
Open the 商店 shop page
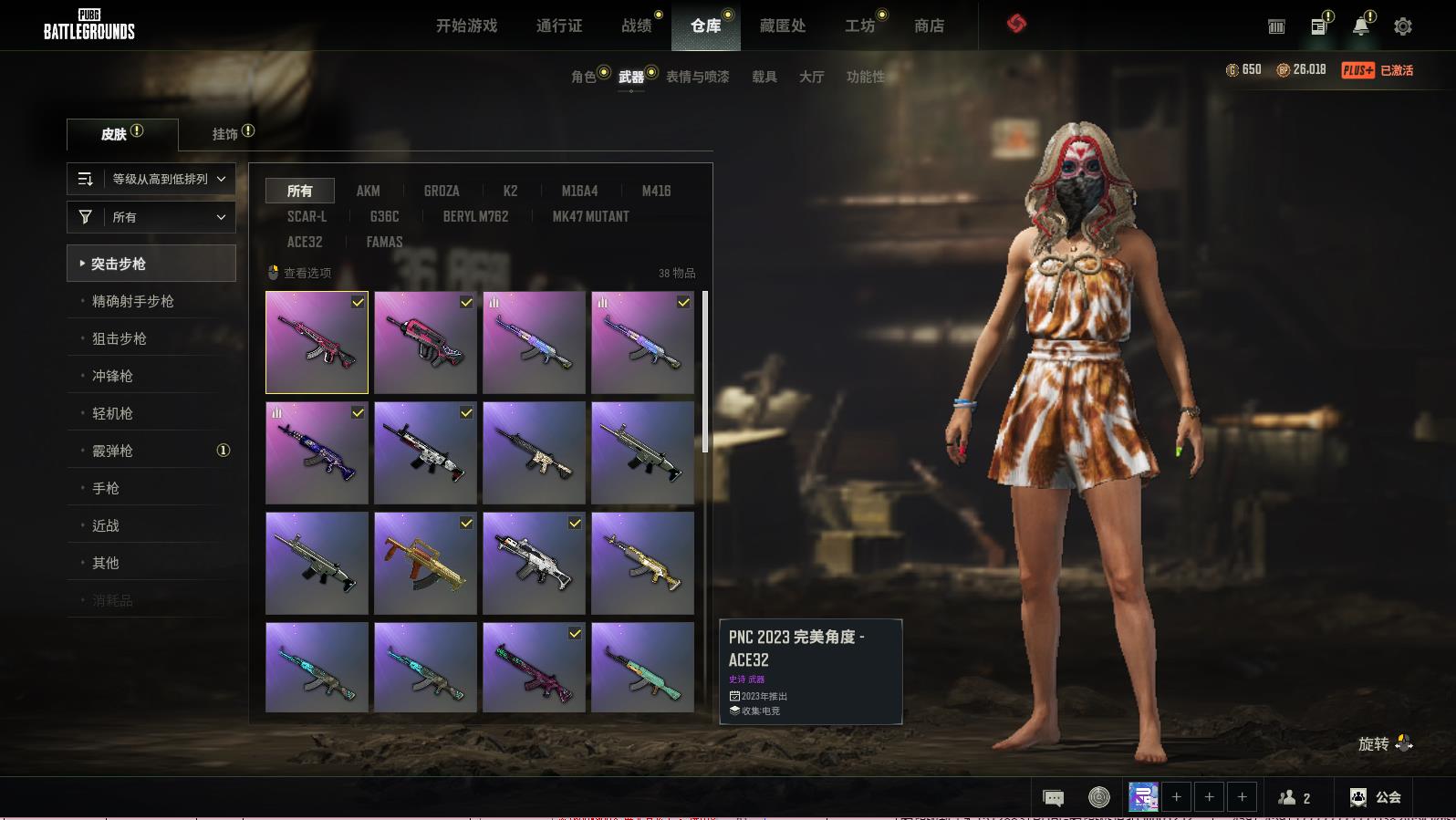coord(929,26)
